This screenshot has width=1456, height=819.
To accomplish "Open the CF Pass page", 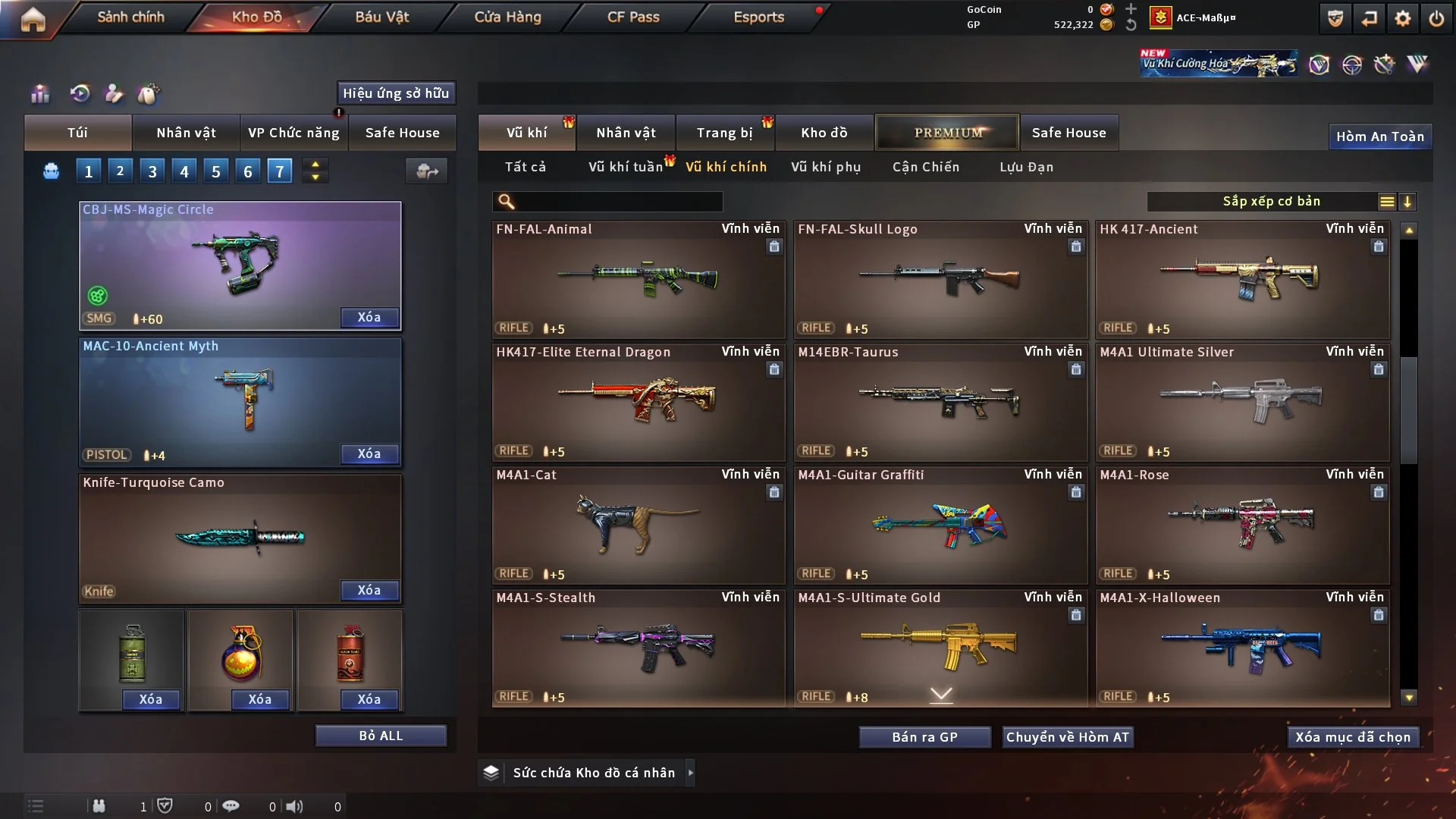I will (x=633, y=17).
